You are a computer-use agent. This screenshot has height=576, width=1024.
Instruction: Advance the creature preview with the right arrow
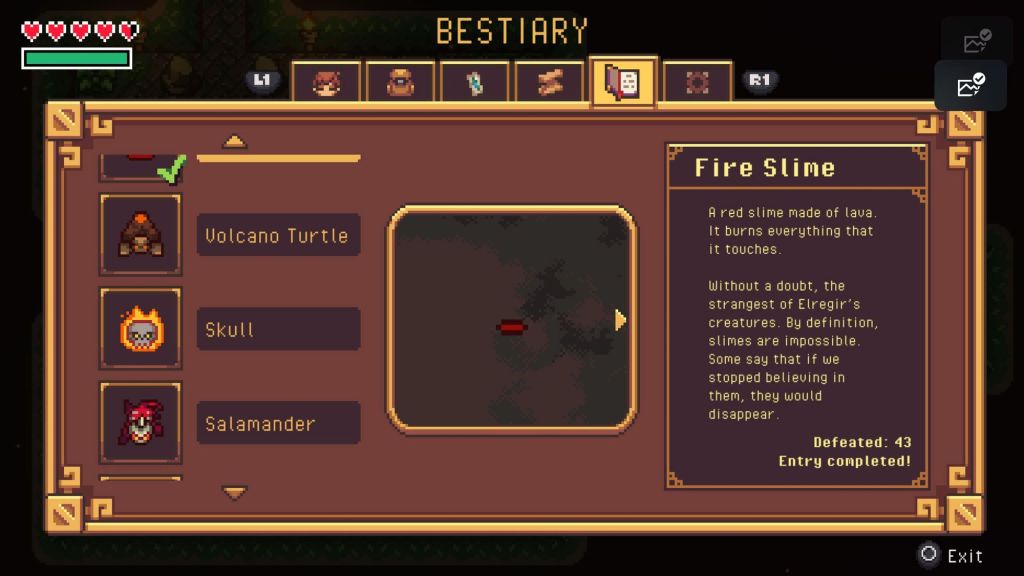621,320
